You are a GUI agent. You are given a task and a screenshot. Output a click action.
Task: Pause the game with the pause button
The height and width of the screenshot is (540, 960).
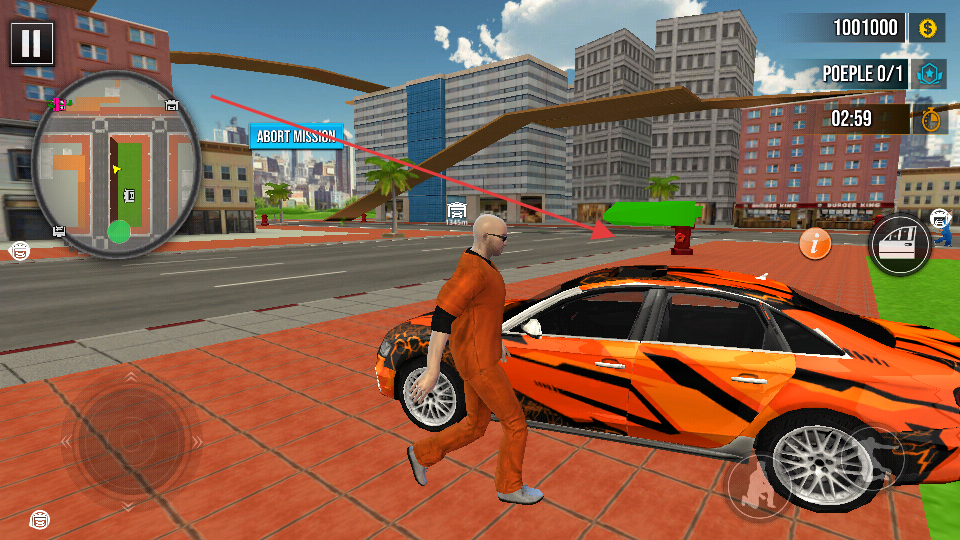tap(32, 43)
